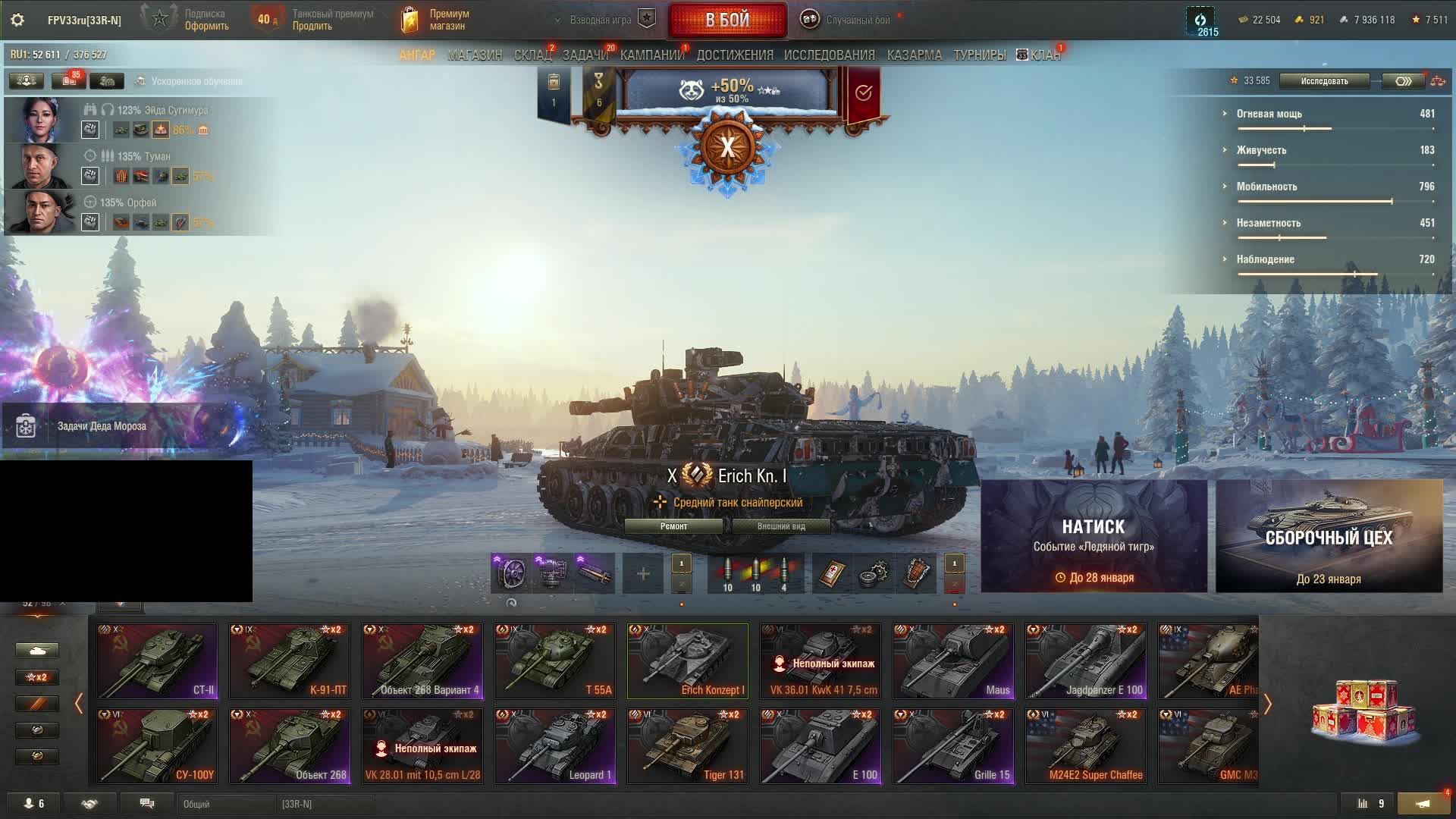Select the T 55A tank
The image size is (1456, 819).
[555, 661]
